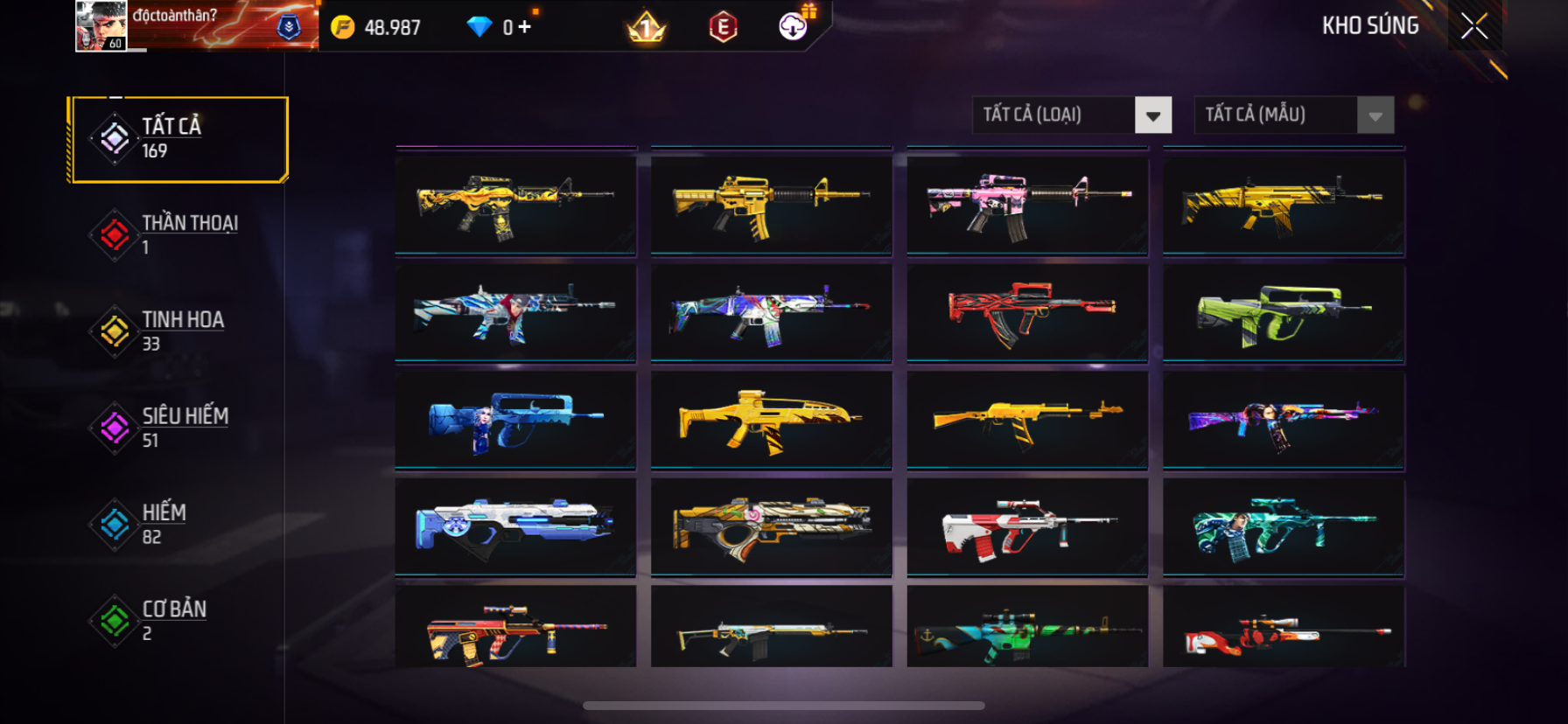Open the player profile avatar
Screen dimensions: 1568x724
click(x=101, y=25)
